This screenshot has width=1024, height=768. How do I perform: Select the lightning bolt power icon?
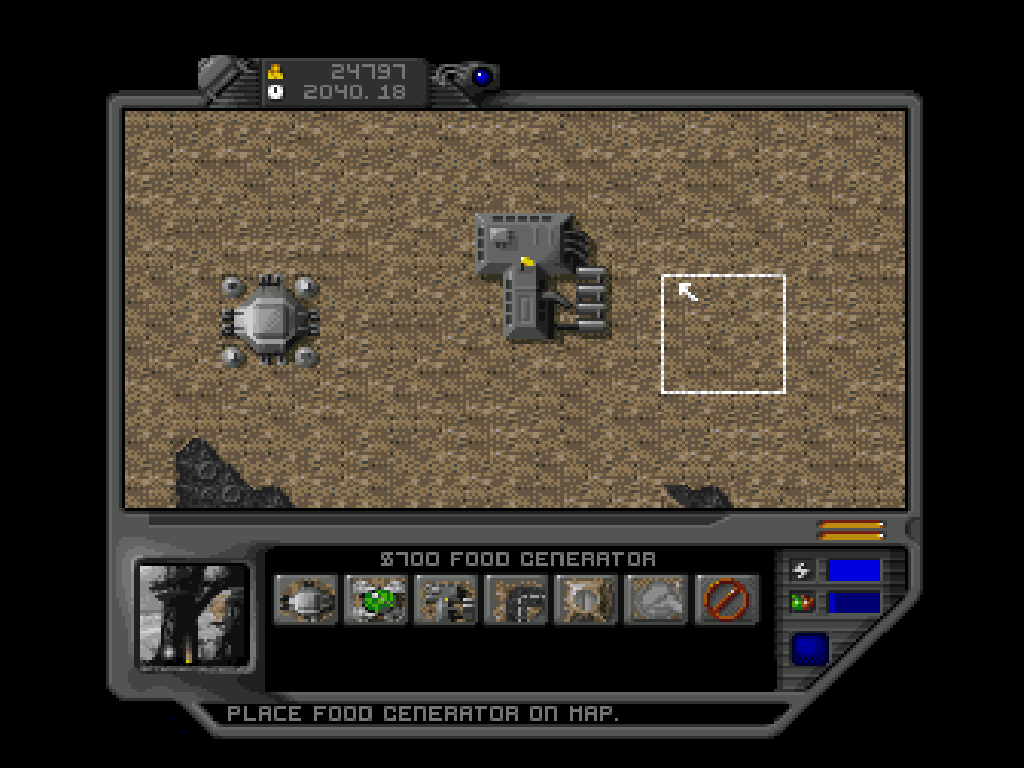[801, 571]
